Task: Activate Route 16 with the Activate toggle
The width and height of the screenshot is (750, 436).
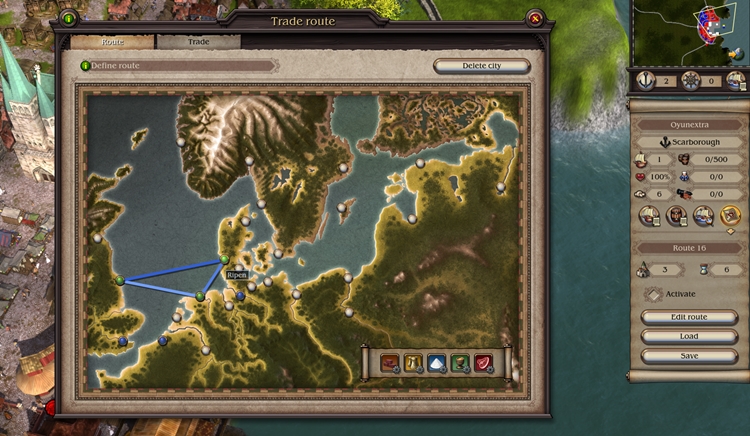Action: pos(654,294)
